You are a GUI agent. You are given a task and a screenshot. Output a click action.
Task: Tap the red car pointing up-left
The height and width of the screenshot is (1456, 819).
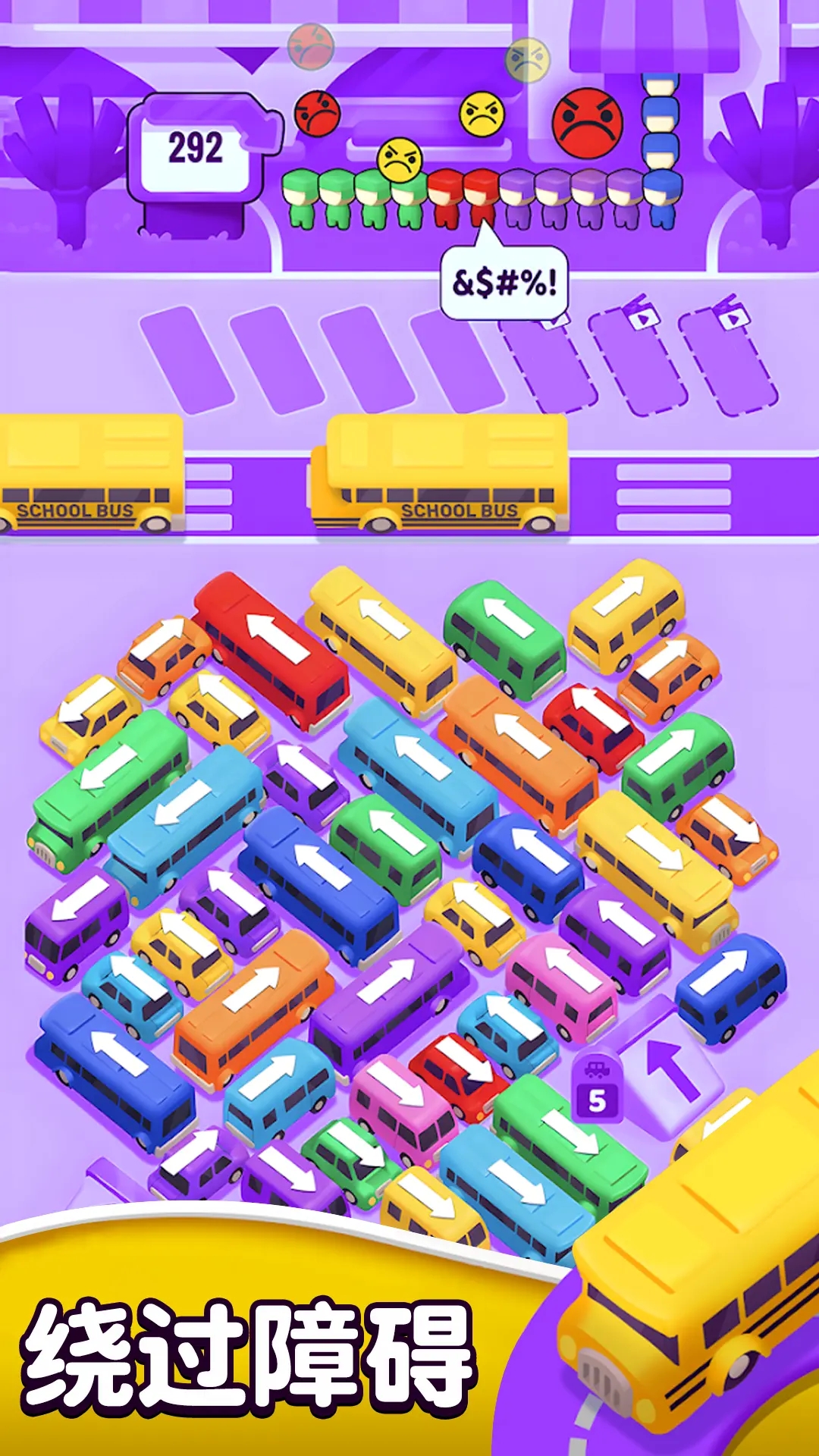click(592, 723)
